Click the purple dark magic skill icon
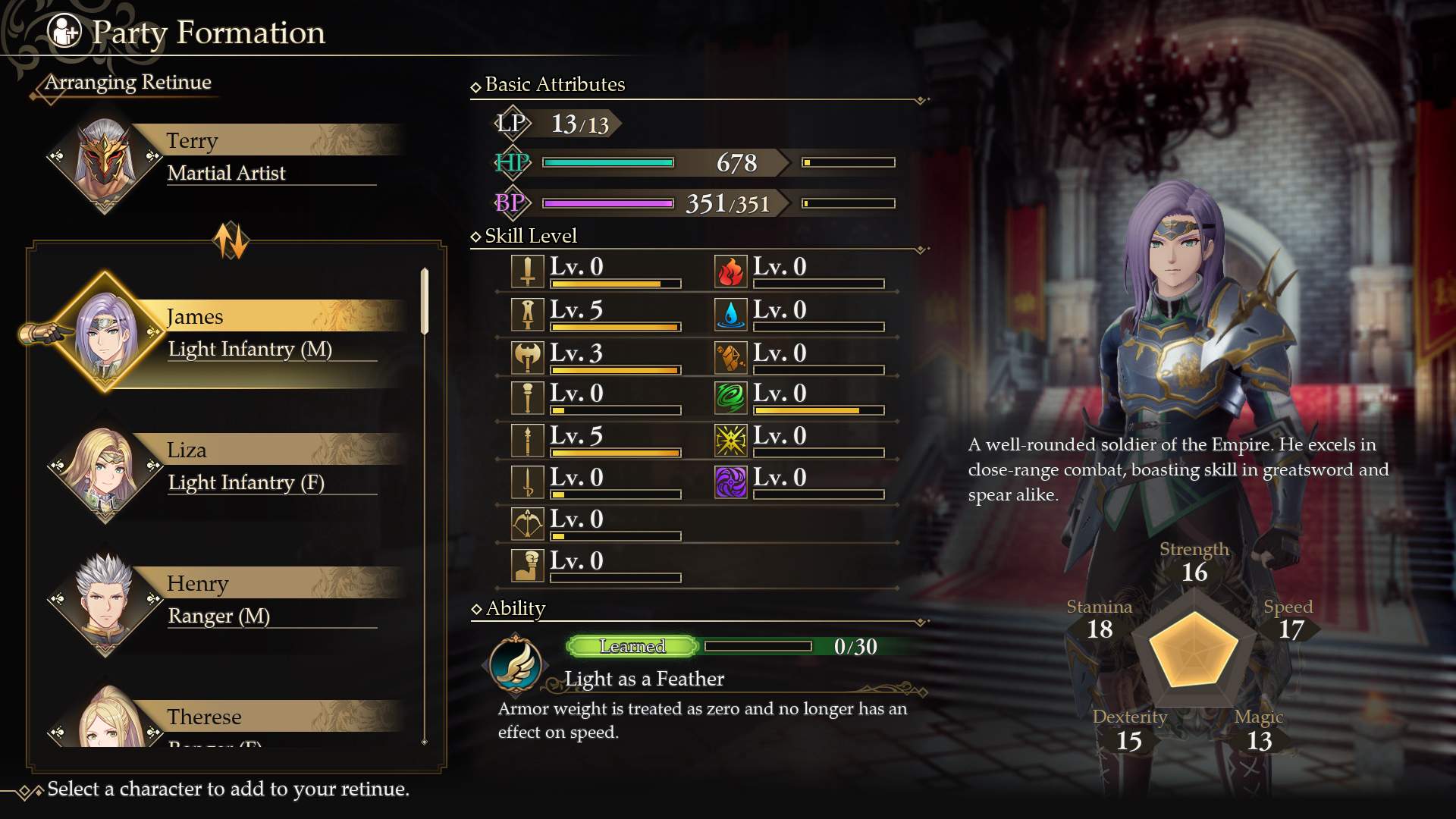Image resolution: width=1456 pixels, height=819 pixels. [x=730, y=482]
